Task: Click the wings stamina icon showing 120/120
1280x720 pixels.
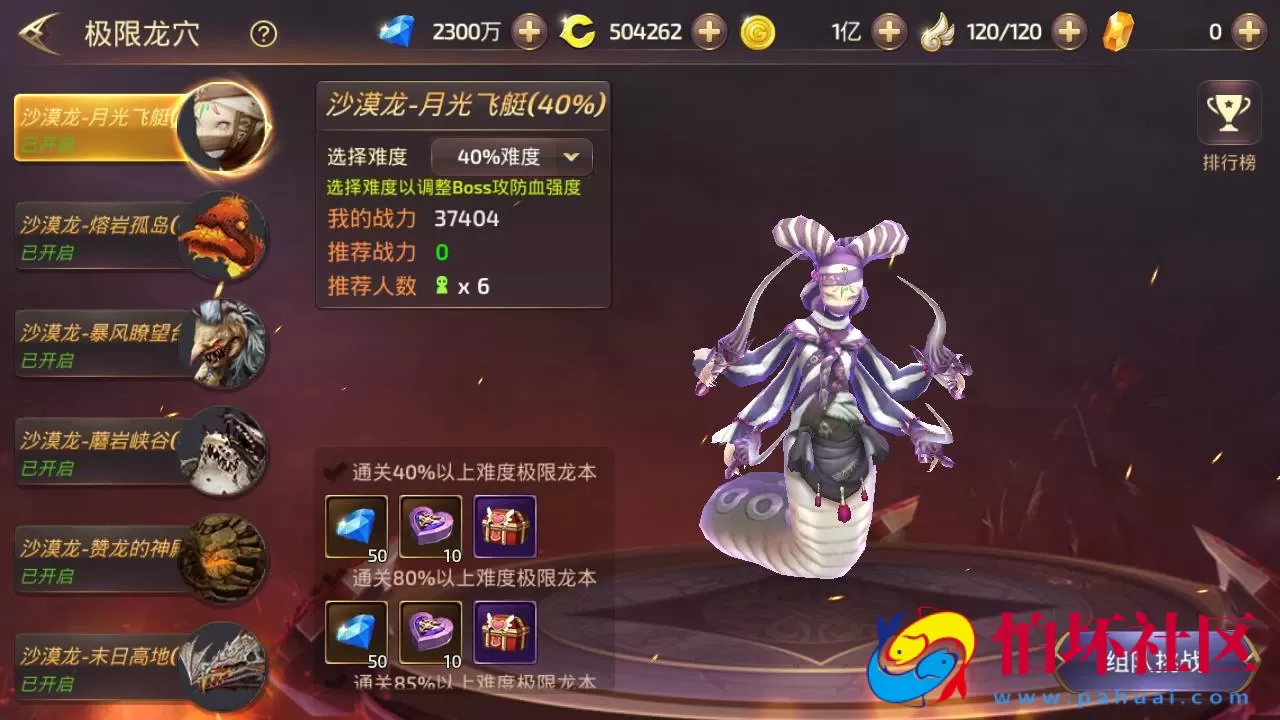Action: point(939,31)
